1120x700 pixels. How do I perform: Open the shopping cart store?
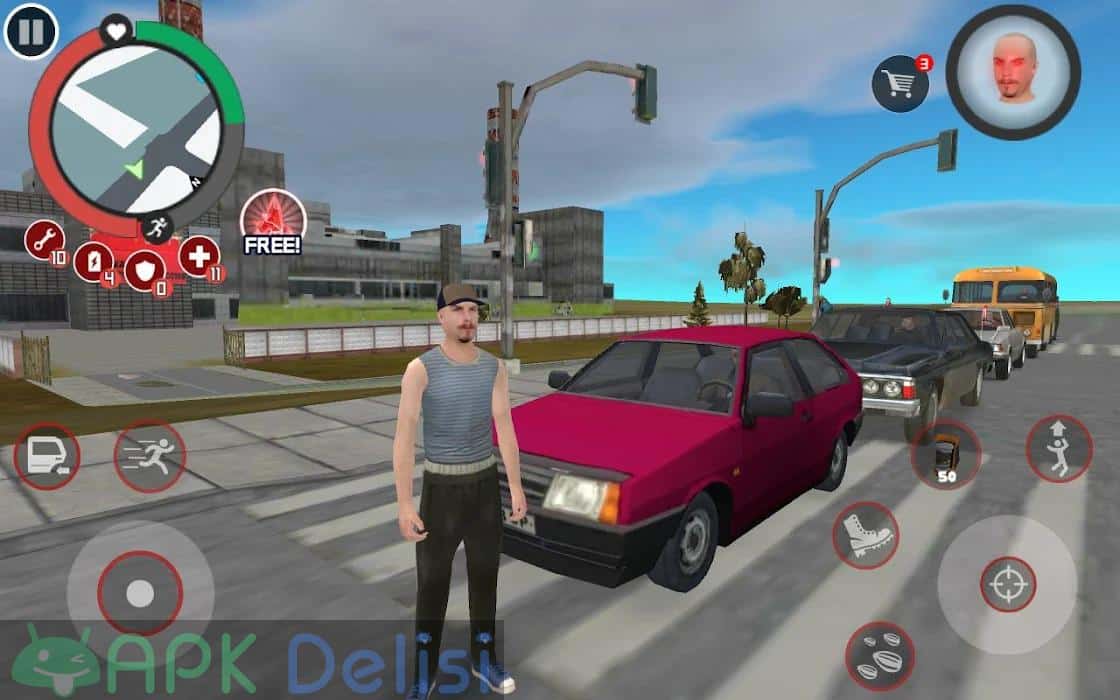[x=899, y=84]
